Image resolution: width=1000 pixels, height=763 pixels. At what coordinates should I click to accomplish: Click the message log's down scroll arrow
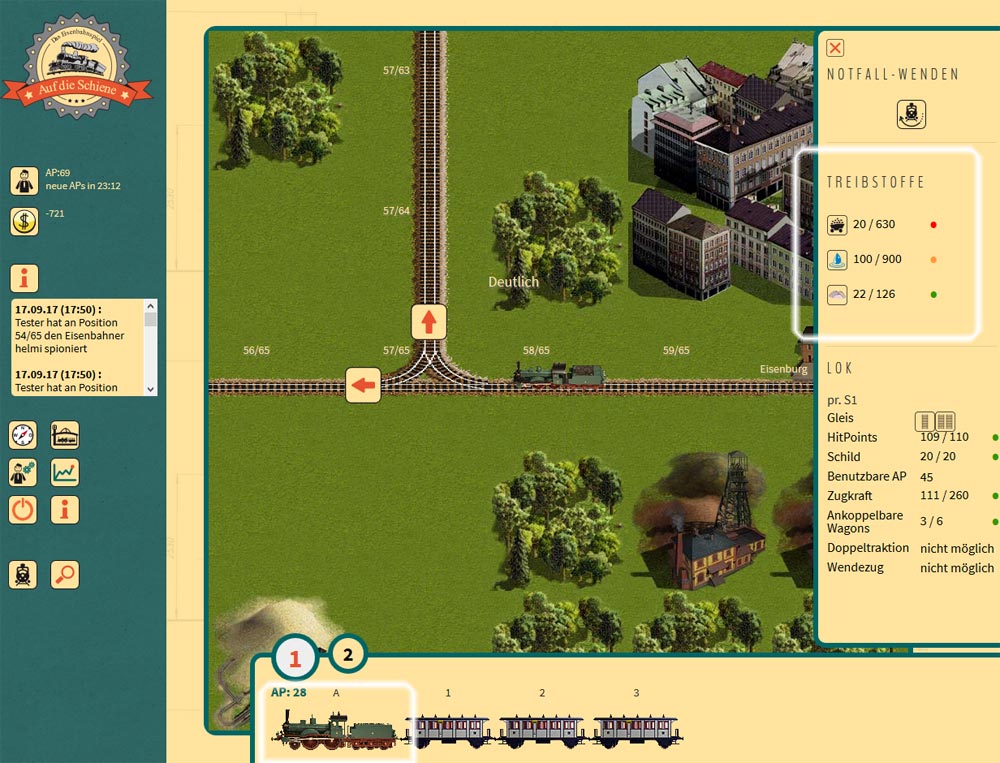[151, 388]
